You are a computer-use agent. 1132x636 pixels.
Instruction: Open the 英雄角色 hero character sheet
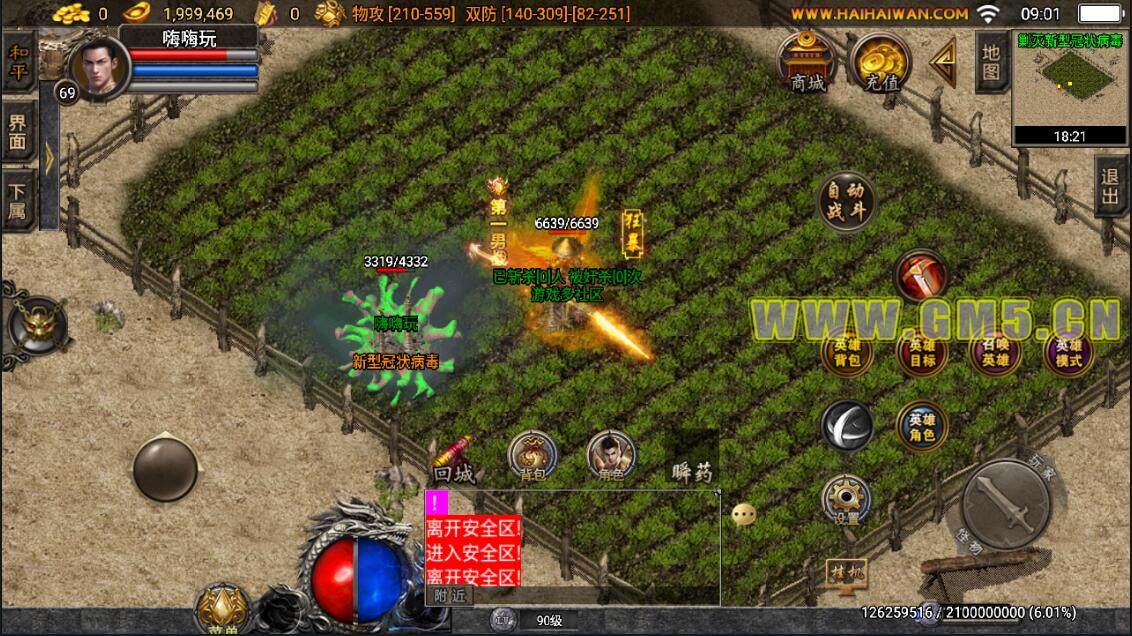(922, 425)
